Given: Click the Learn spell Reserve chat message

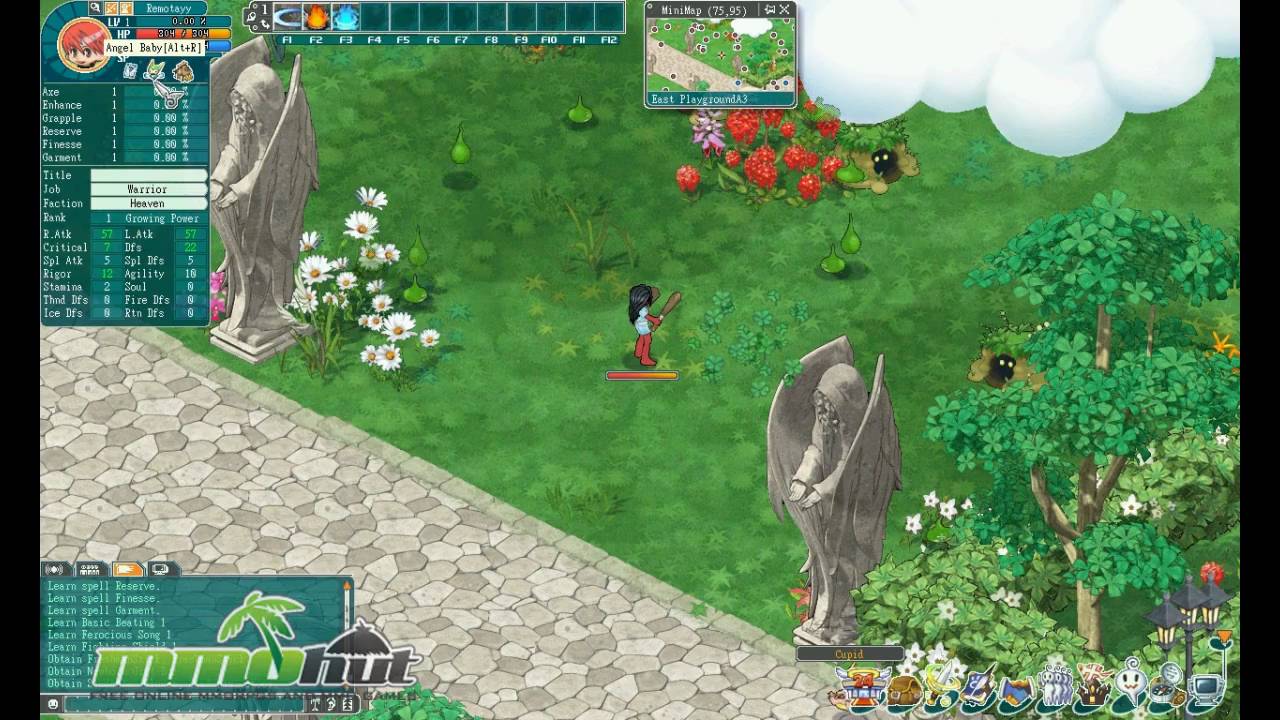Looking at the screenshot, I should coord(102,586).
